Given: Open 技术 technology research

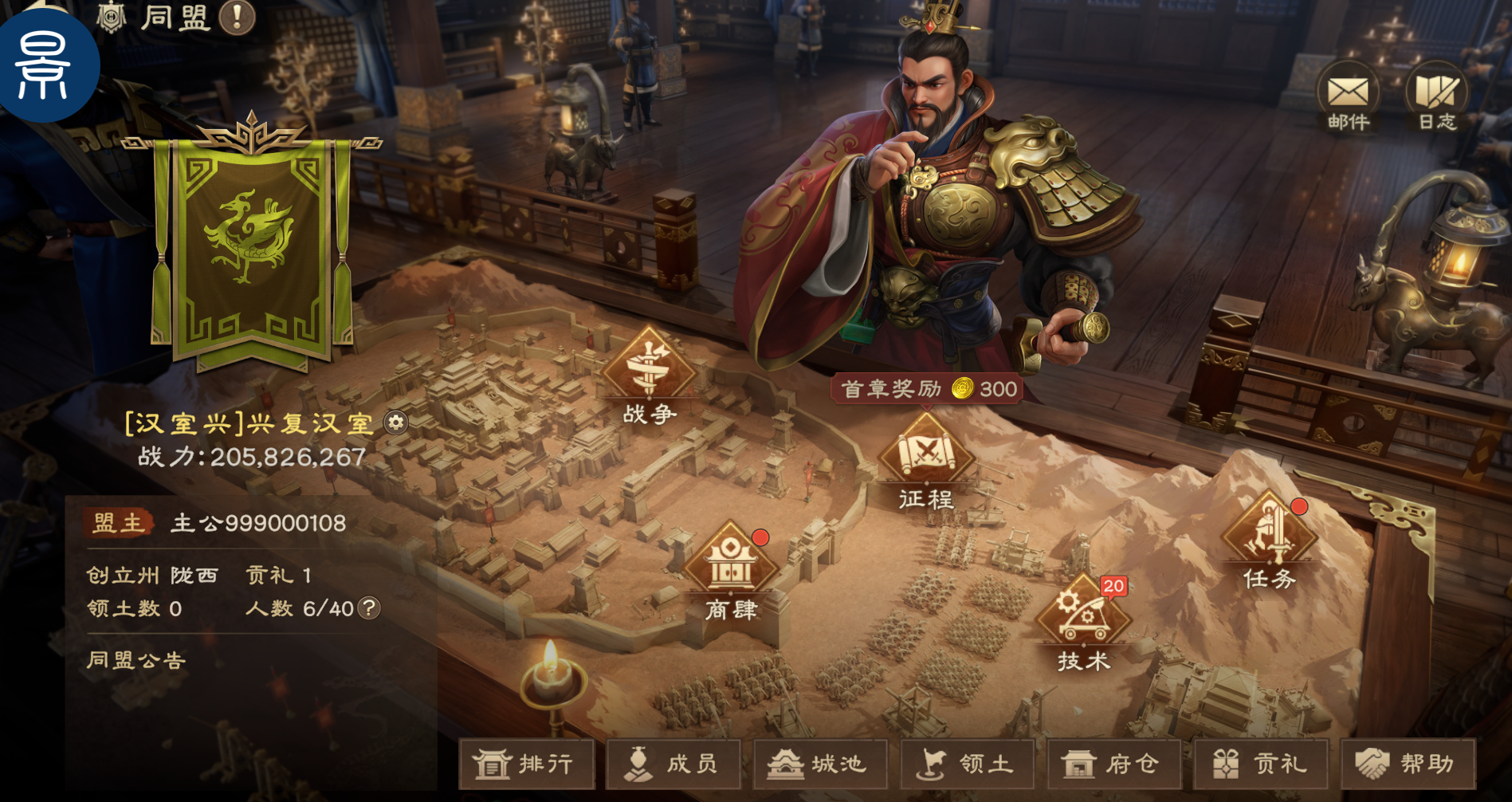Looking at the screenshot, I should 1083,622.
